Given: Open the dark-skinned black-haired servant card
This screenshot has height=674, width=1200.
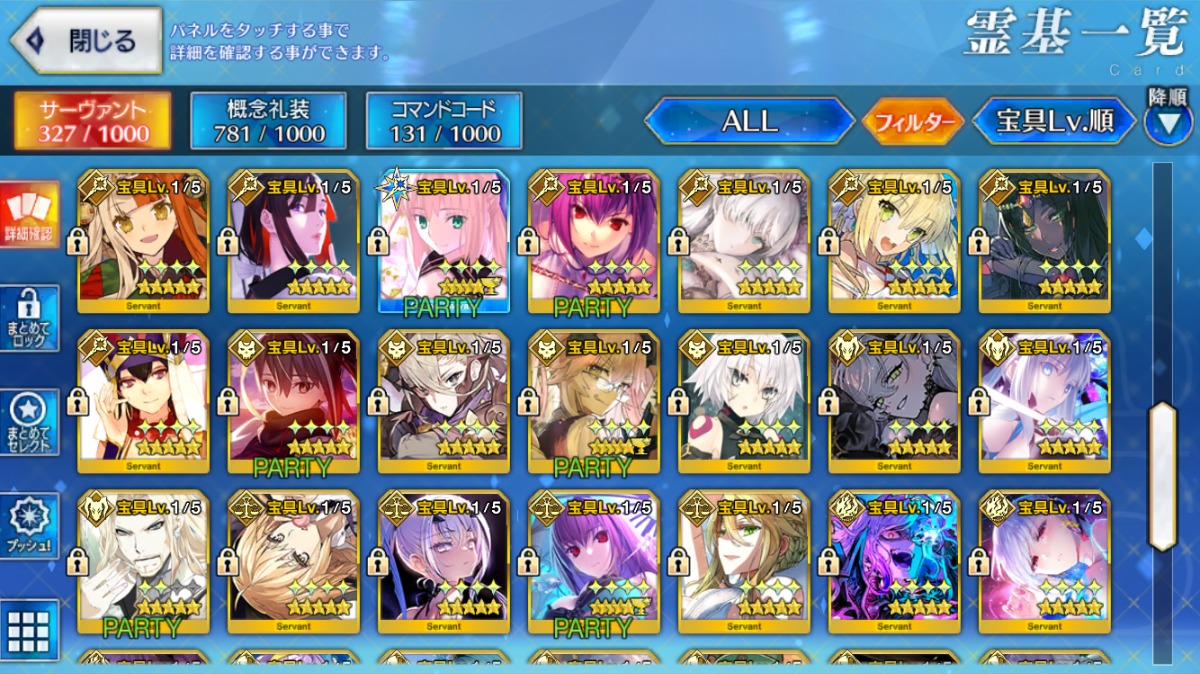Looking at the screenshot, I should 1044,240.
